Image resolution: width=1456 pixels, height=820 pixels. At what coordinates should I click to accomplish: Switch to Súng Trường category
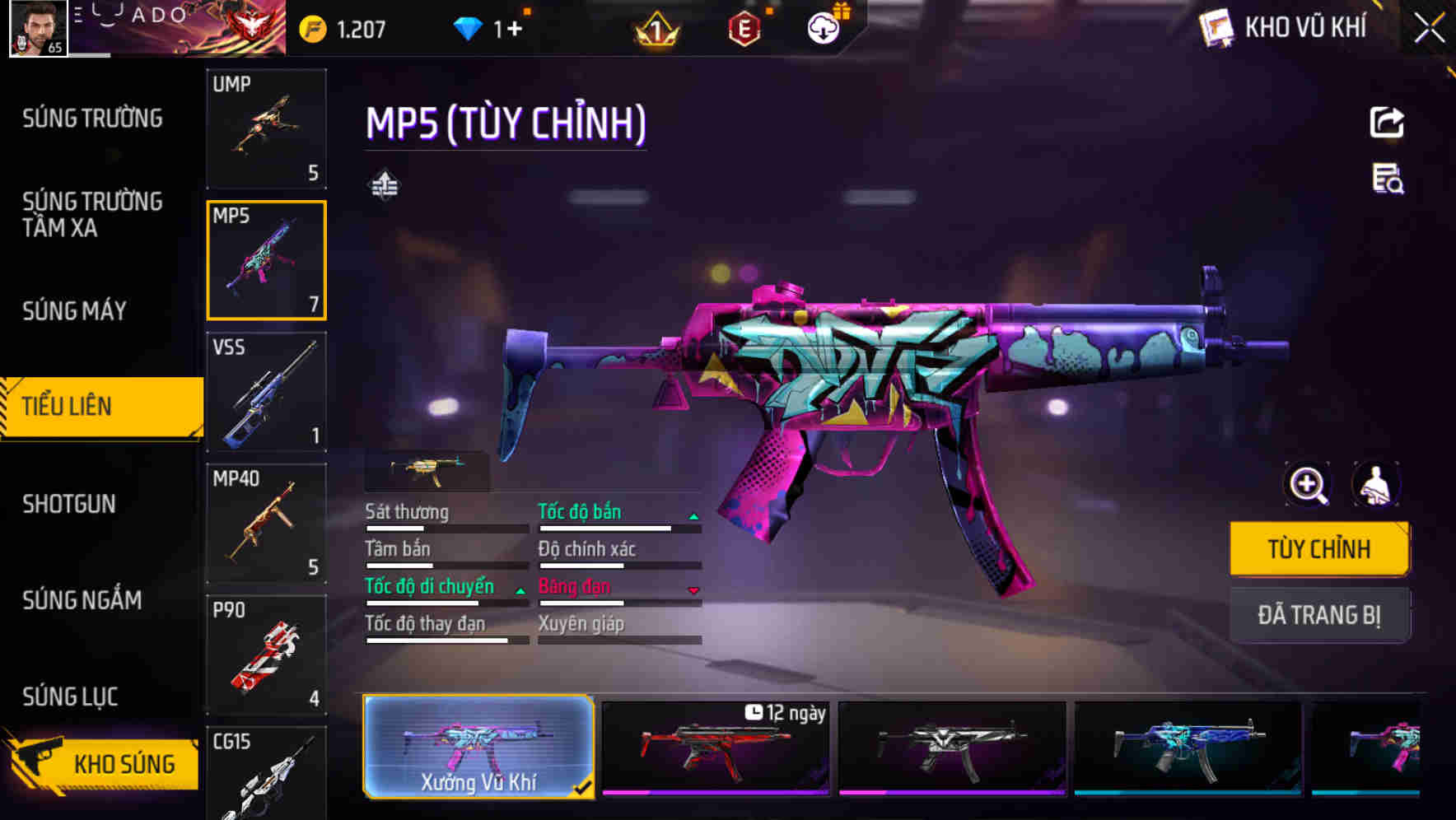[92, 119]
